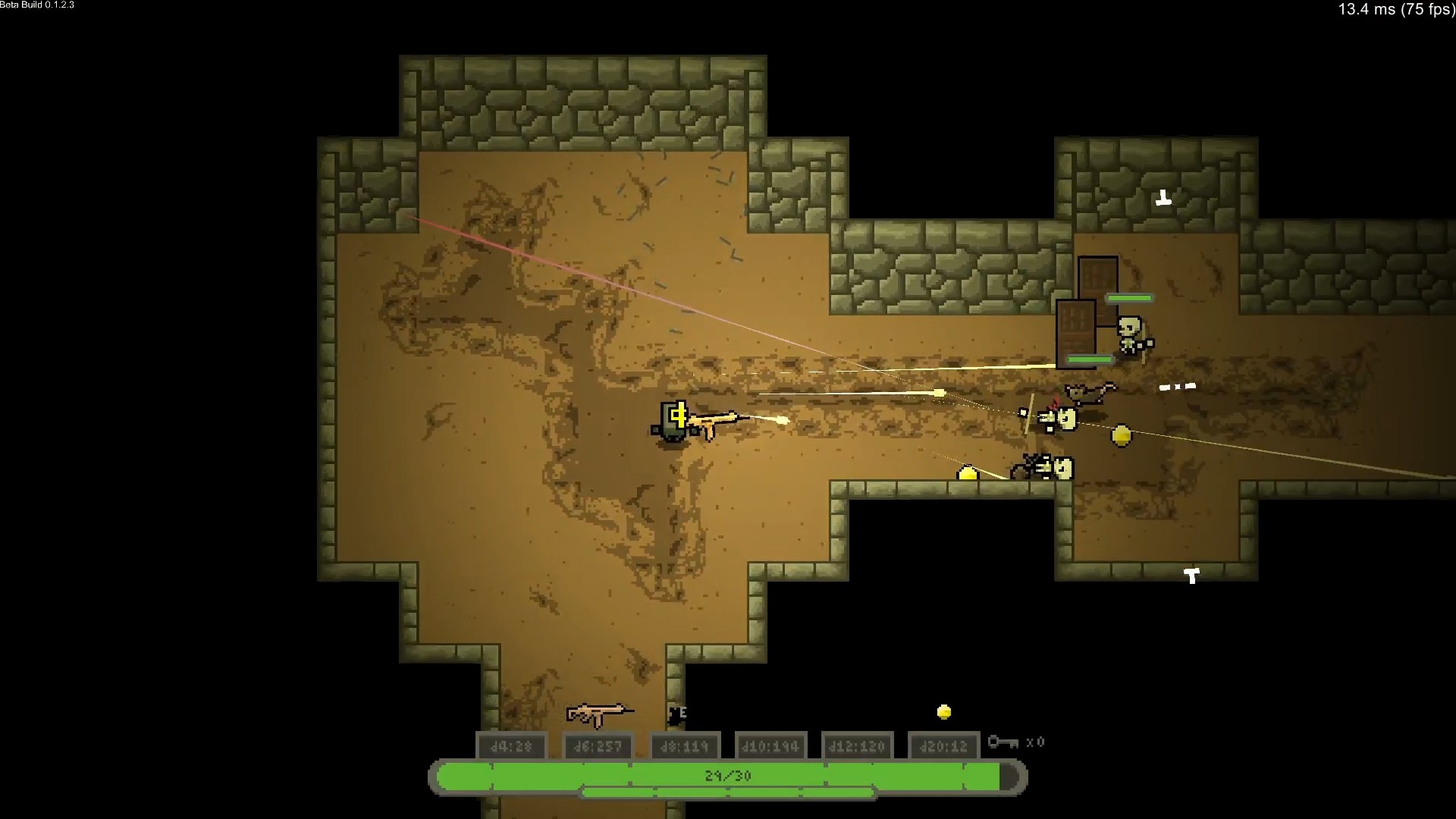Click the d12:120 dice counter
The width and height of the screenshot is (1456, 819).
pyautogui.click(x=858, y=745)
